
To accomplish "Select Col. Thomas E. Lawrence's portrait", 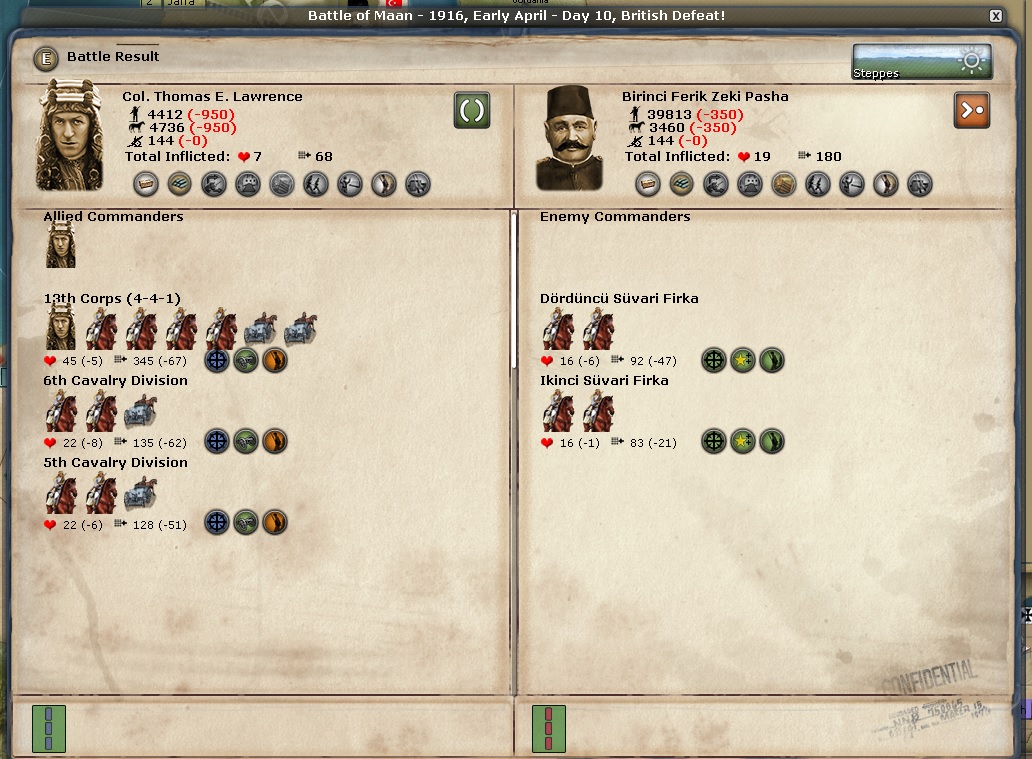I will coord(70,137).
